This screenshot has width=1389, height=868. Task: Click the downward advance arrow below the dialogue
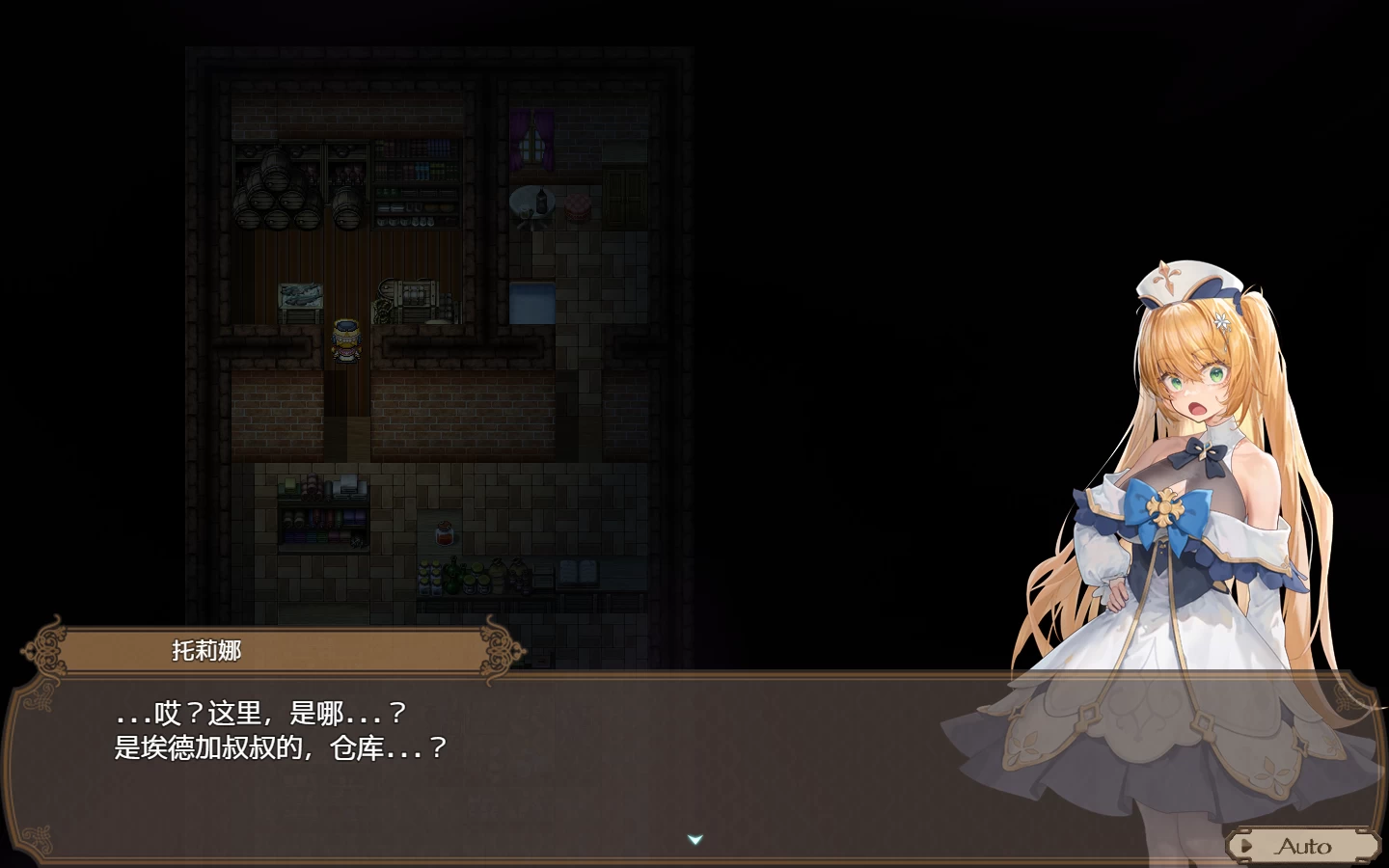[693, 839]
